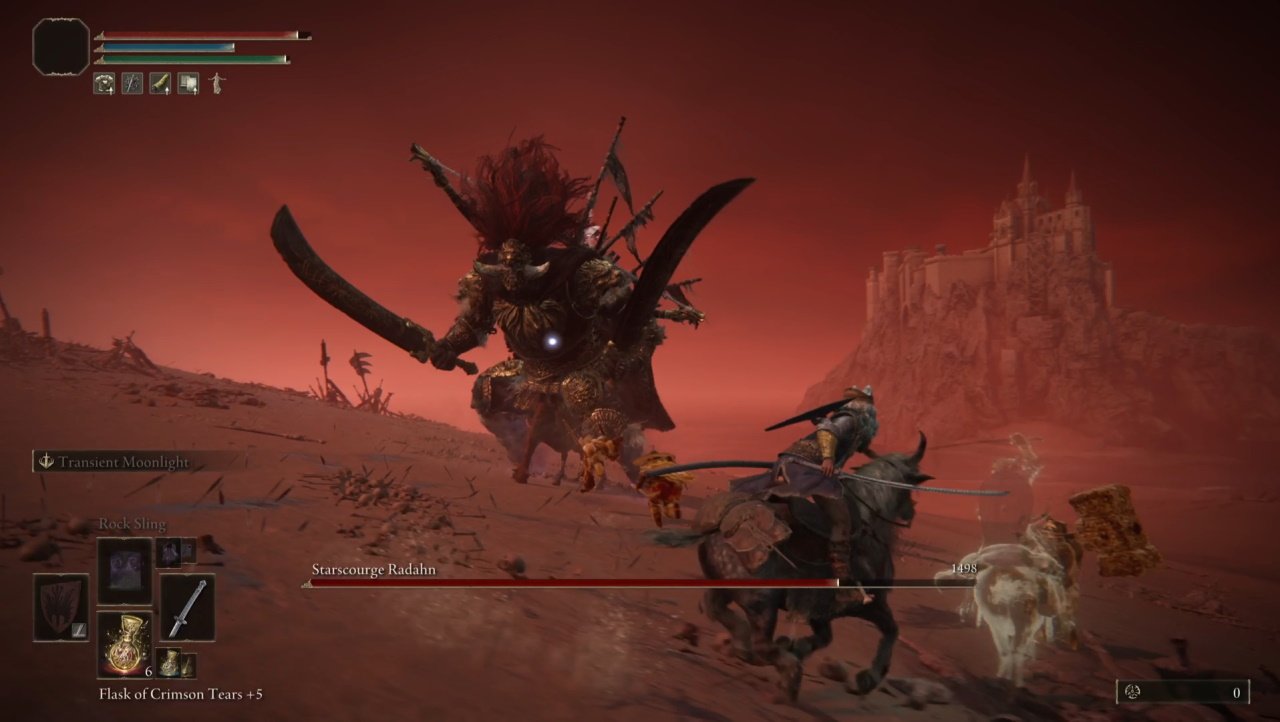Select the Rock Sling spell slot

coord(125,571)
